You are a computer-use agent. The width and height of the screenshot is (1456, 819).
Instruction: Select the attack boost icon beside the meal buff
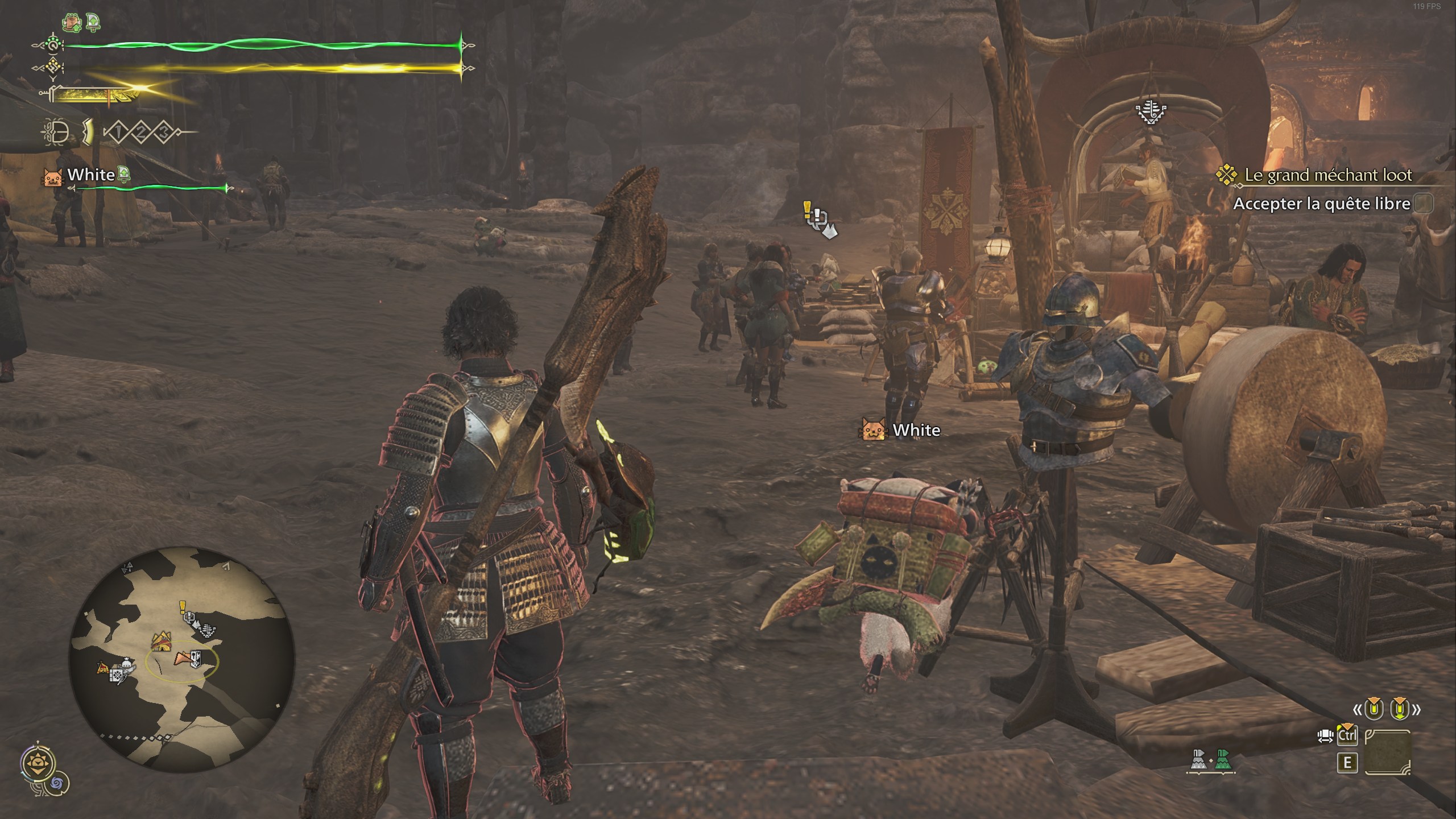click(92, 22)
